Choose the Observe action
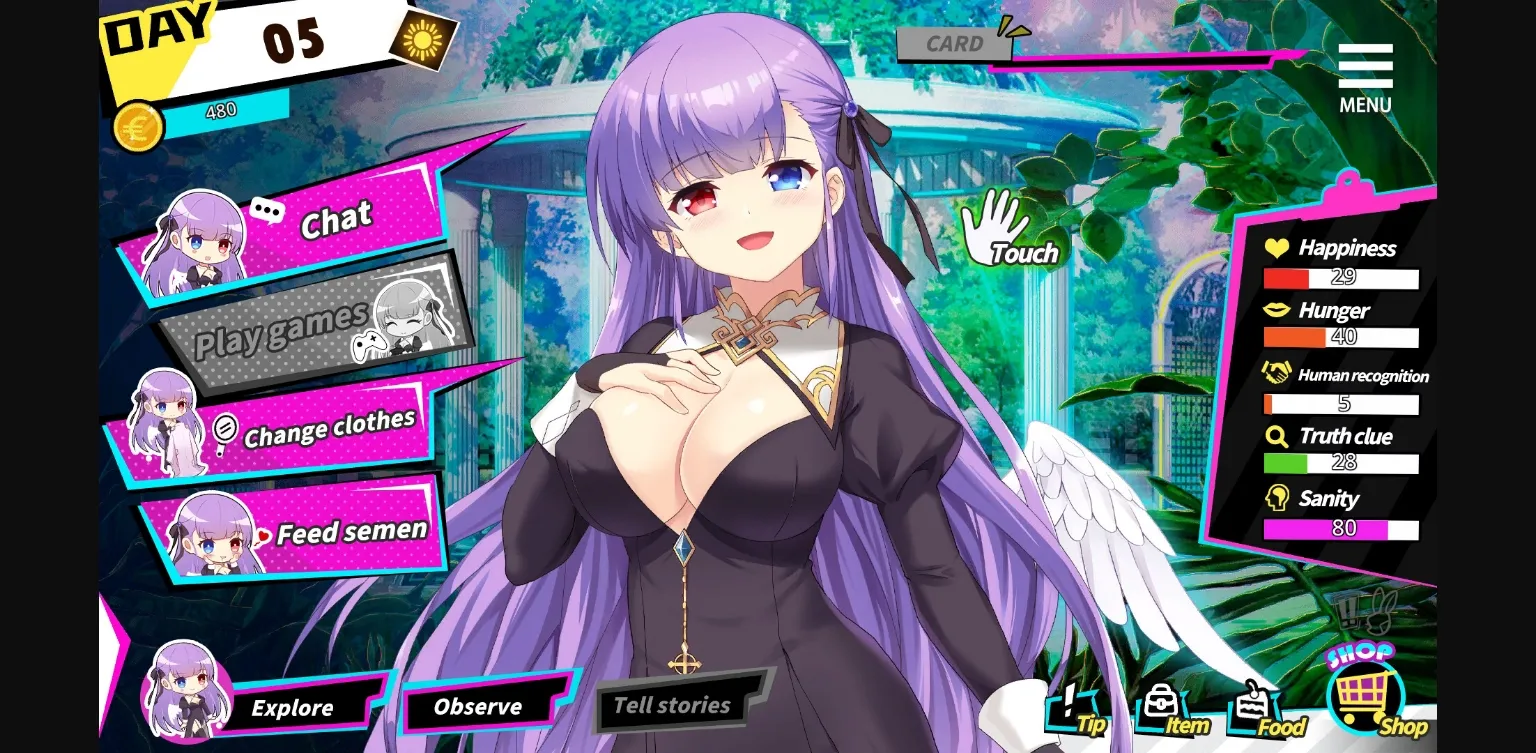1536x753 pixels. click(x=477, y=706)
